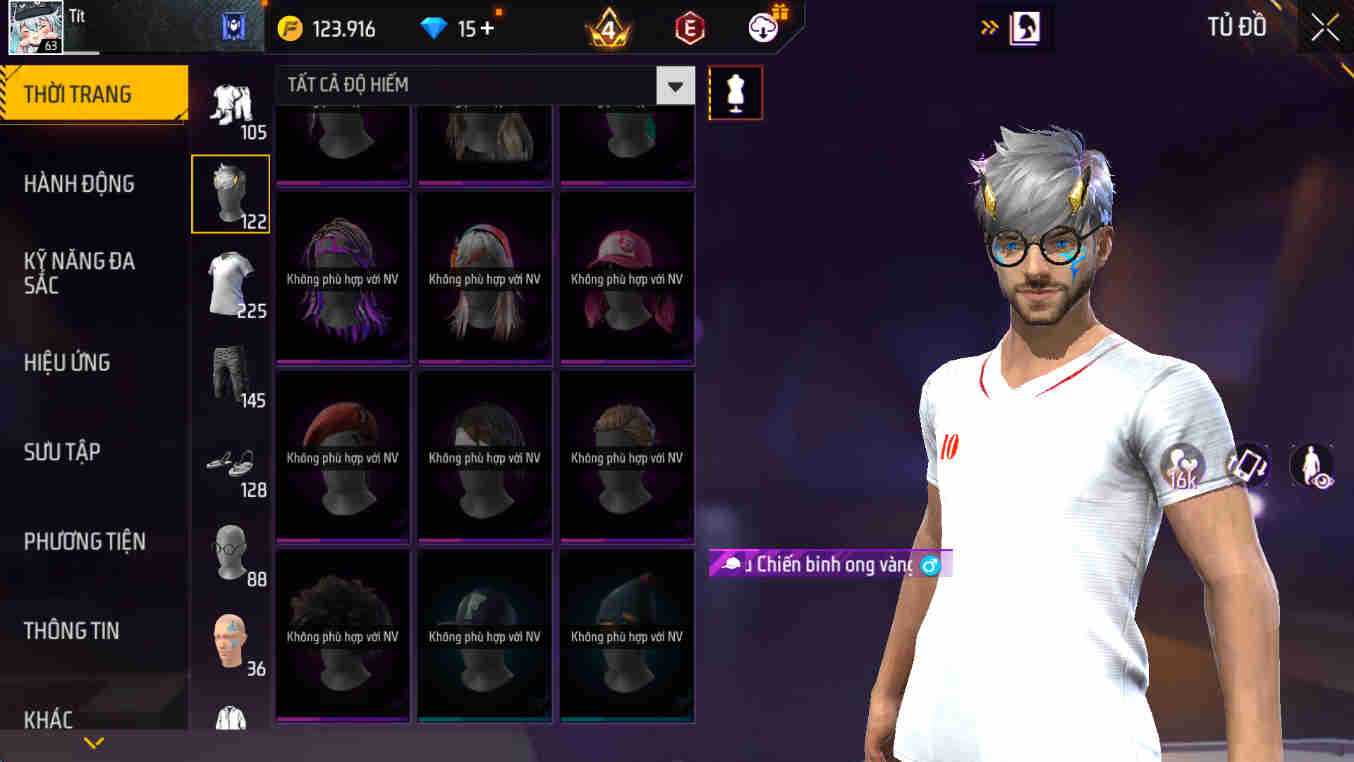
Task: Click the mannequin preview icon next to rarity filter
Action: [736, 91]
